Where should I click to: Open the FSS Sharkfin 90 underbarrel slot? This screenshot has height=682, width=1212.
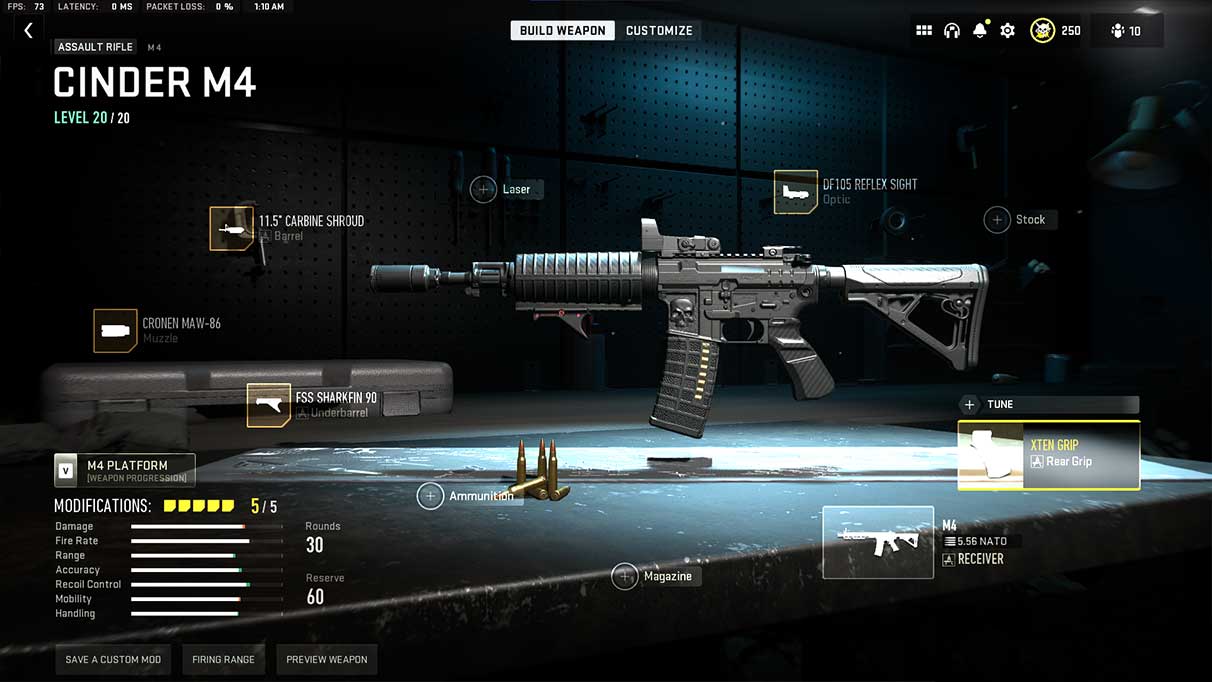point(269,405)
